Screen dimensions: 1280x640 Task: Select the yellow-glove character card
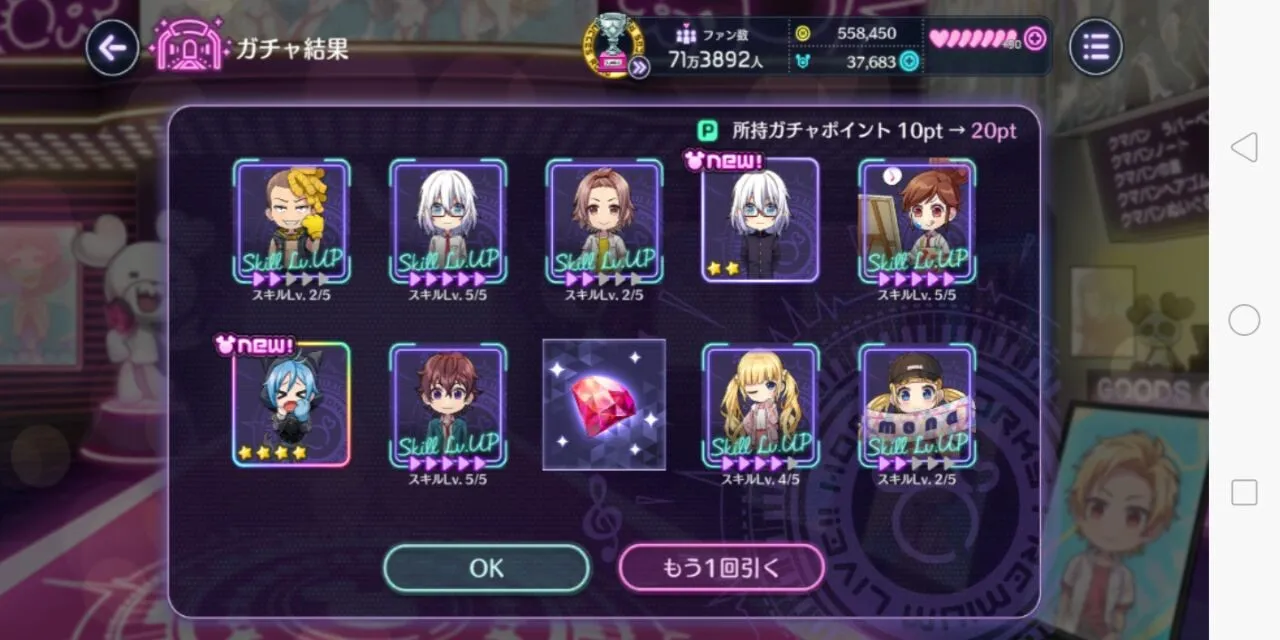[291, 220]
